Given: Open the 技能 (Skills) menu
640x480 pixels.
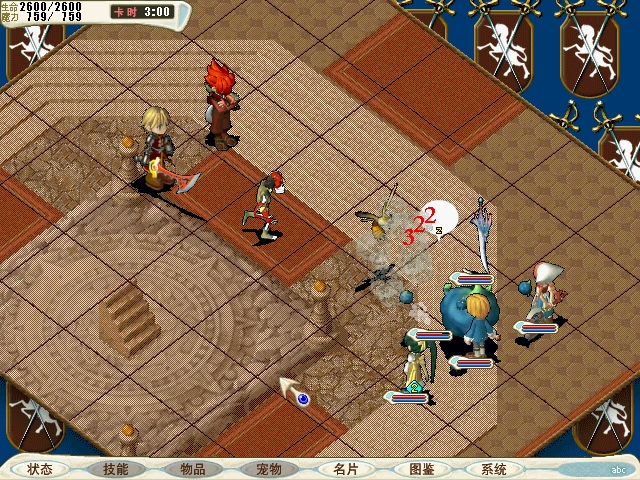Looking at the screenshot, I should [116, 468].
